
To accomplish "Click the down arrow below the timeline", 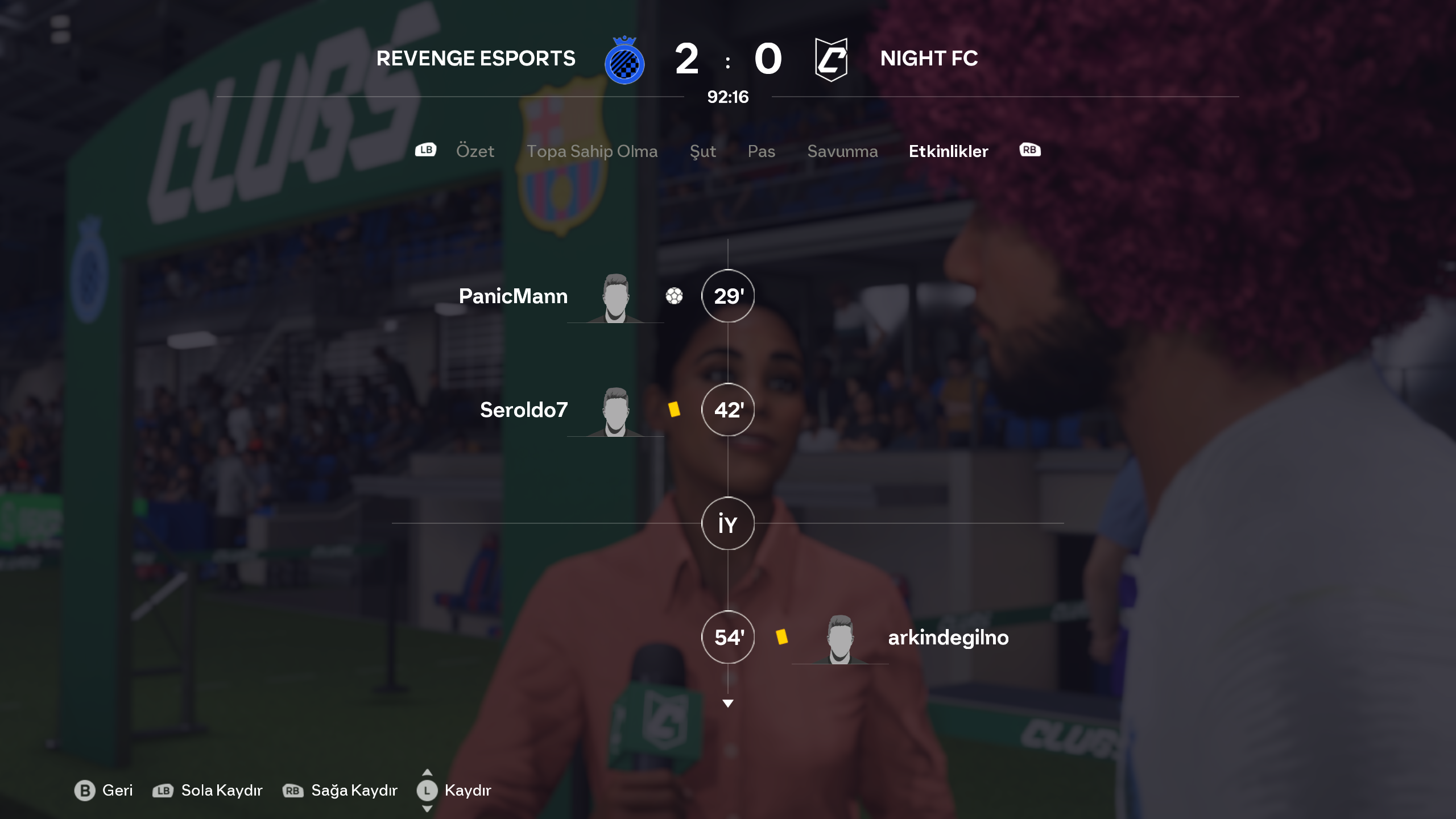I will 728,704.
